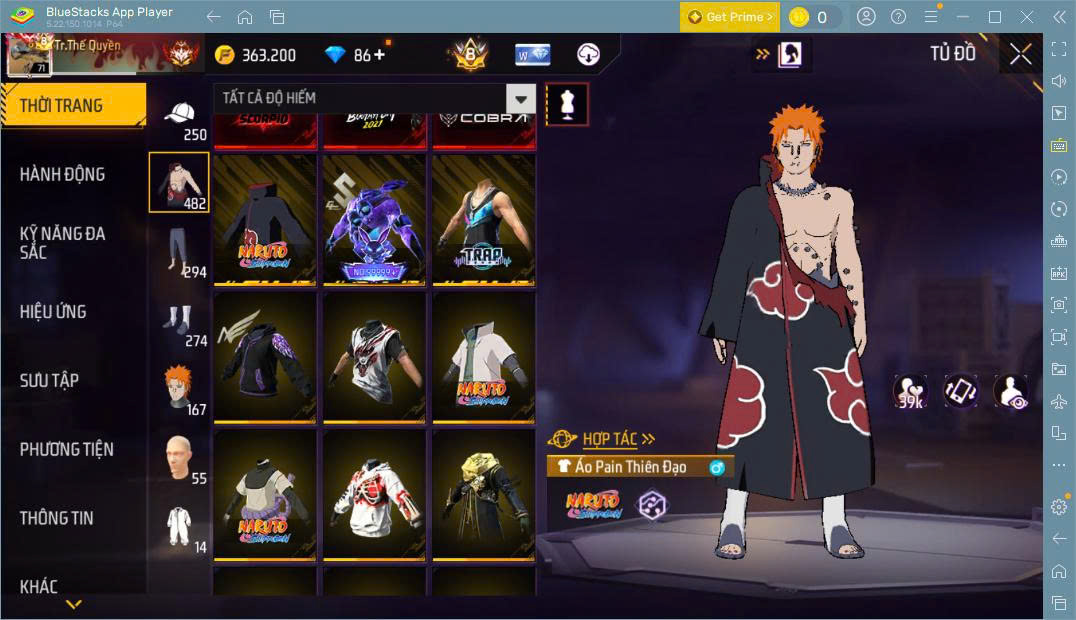Viewport: 1076px width, 620px height.
Task: Select the hat subcategory with 250 items
Action: point(180,119)
